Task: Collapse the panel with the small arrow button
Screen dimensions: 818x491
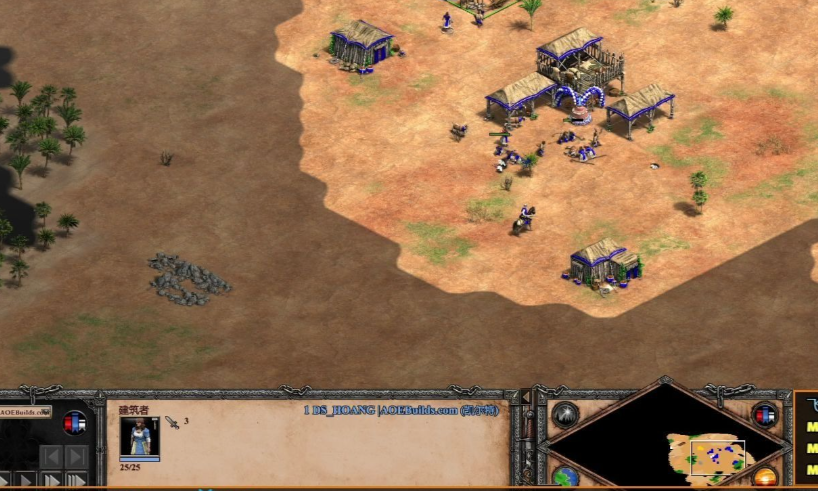Action: pos(526,398)
